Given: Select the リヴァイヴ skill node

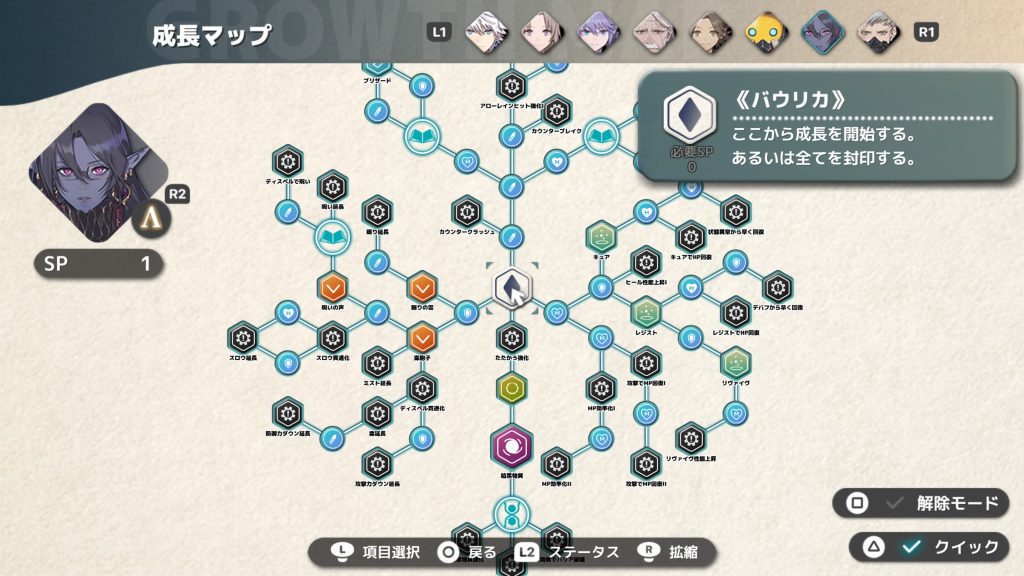Looking at the screenshot, I should [736, 362].
